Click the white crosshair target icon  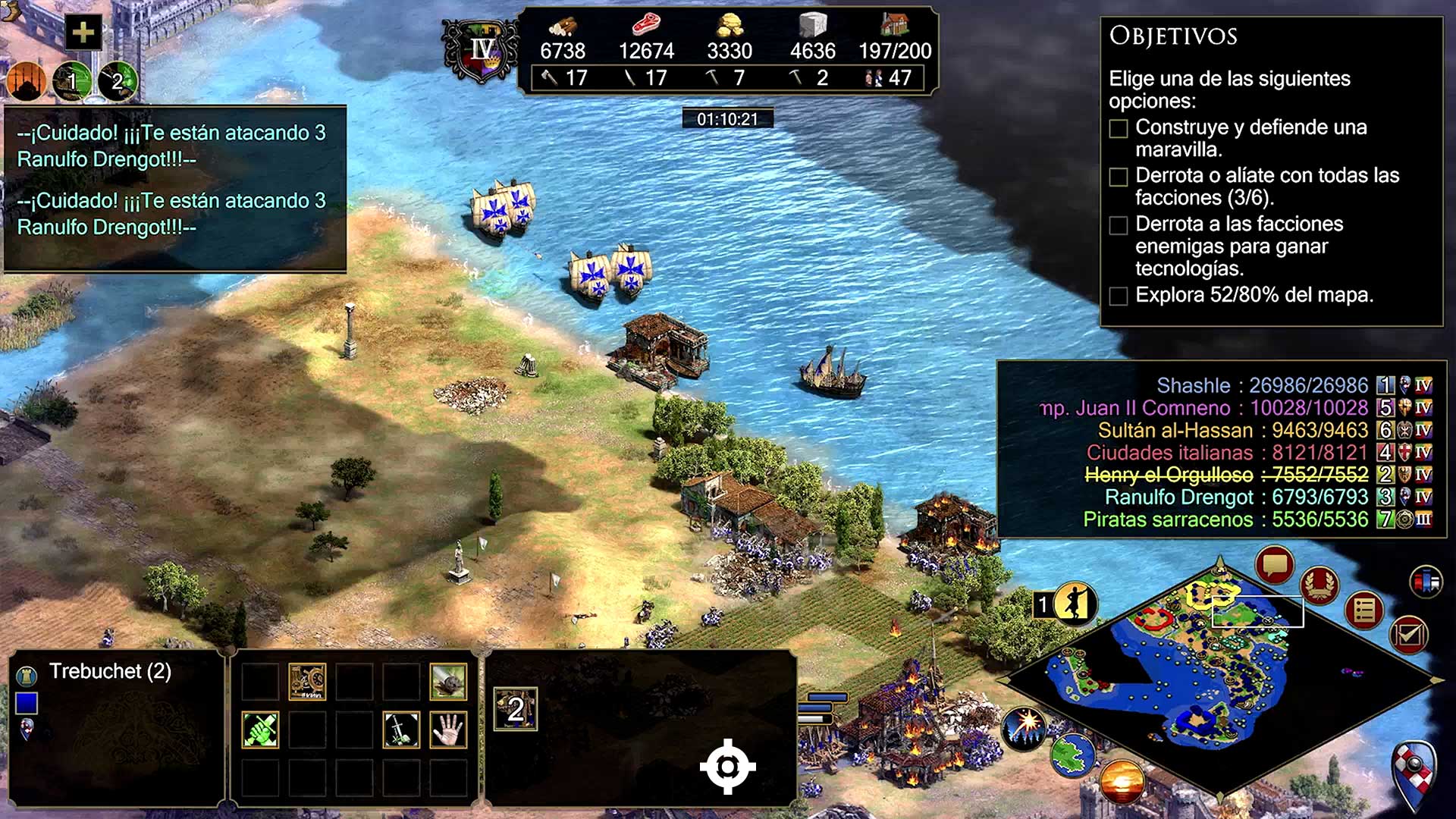coord(727,767)
